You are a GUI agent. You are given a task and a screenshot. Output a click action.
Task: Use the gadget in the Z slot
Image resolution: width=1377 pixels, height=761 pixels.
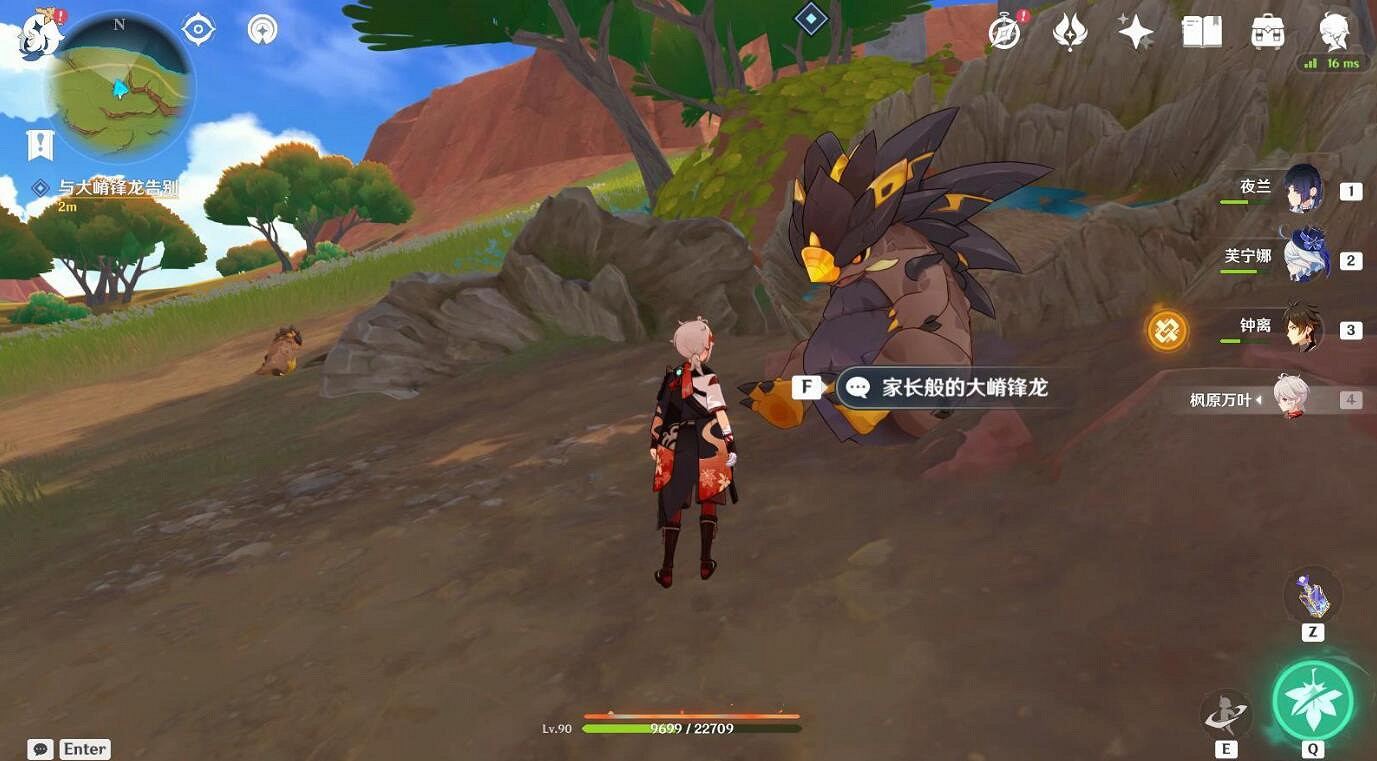tap(1311, 597)
